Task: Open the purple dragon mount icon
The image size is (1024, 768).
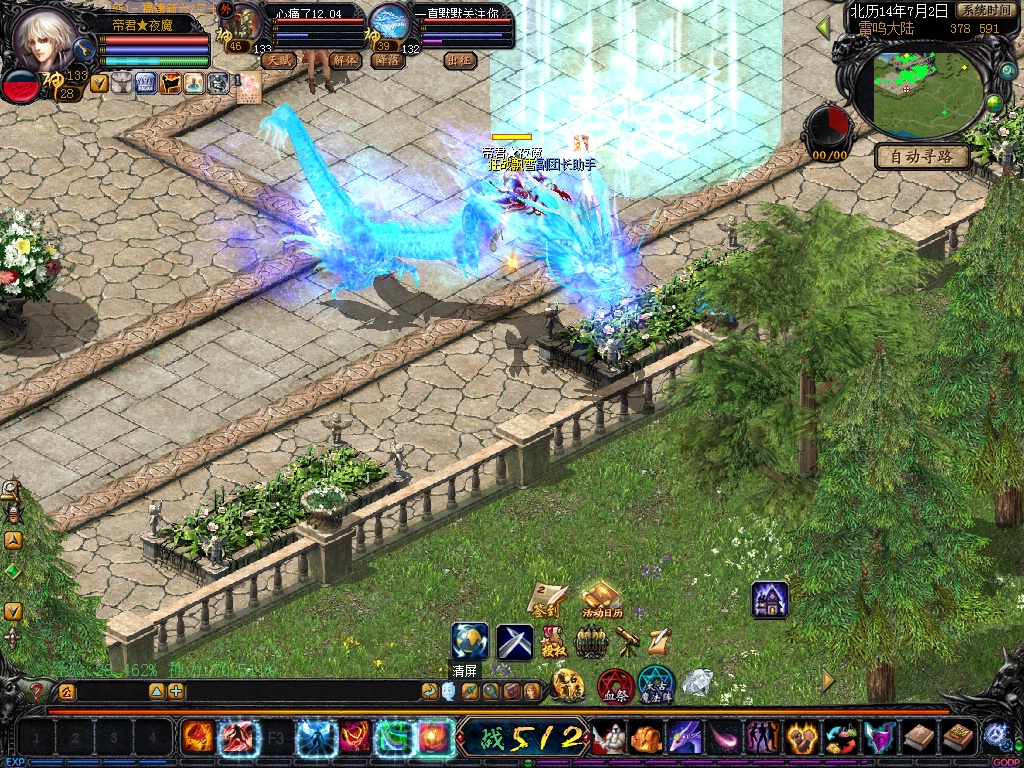Action: 685,738
